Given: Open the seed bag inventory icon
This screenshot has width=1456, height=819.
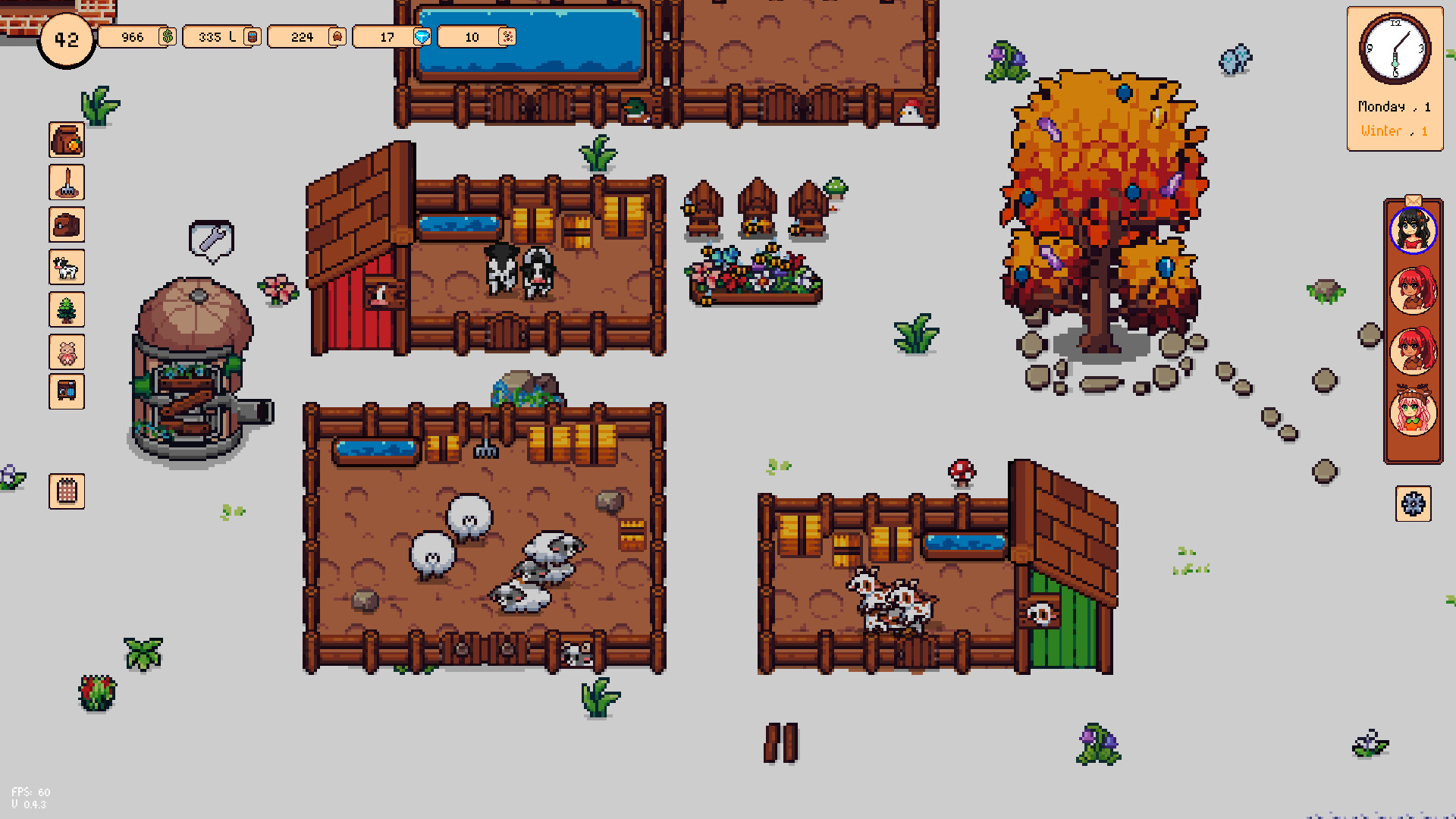Looking at the screenshot, I should 67,140.
